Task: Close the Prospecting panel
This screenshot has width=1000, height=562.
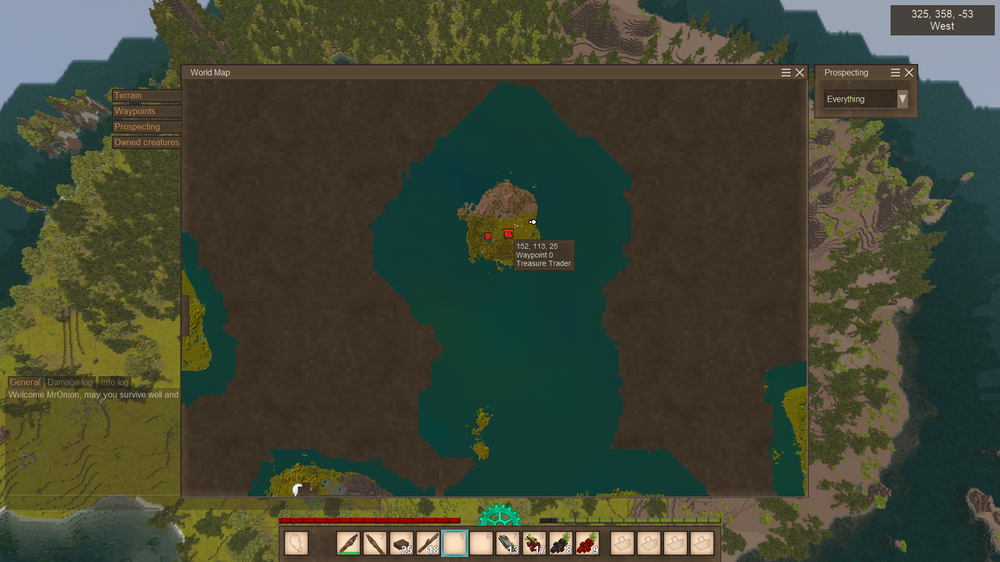Action: (909, 73)
